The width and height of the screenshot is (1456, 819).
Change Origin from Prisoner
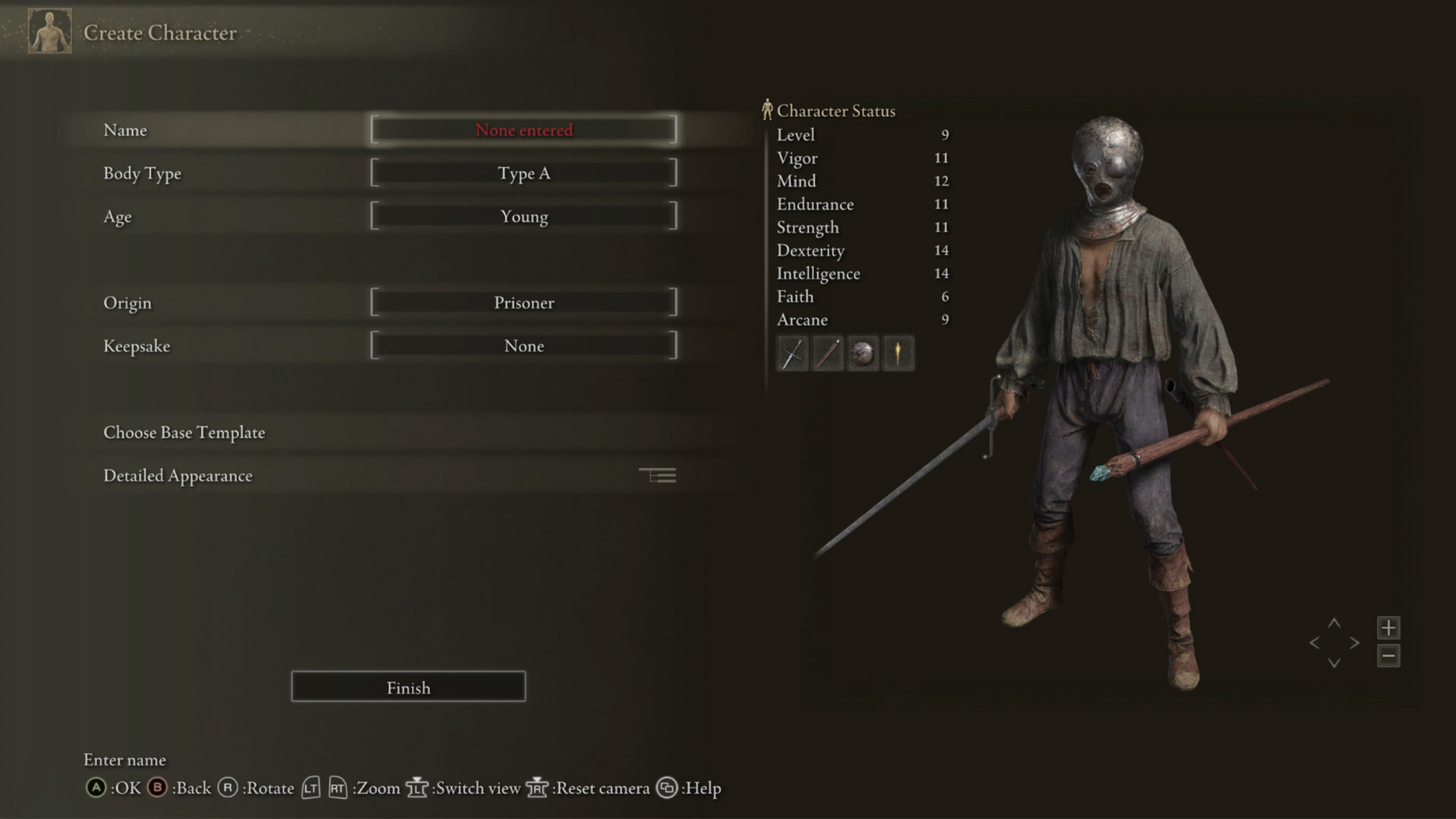point(524,302)
